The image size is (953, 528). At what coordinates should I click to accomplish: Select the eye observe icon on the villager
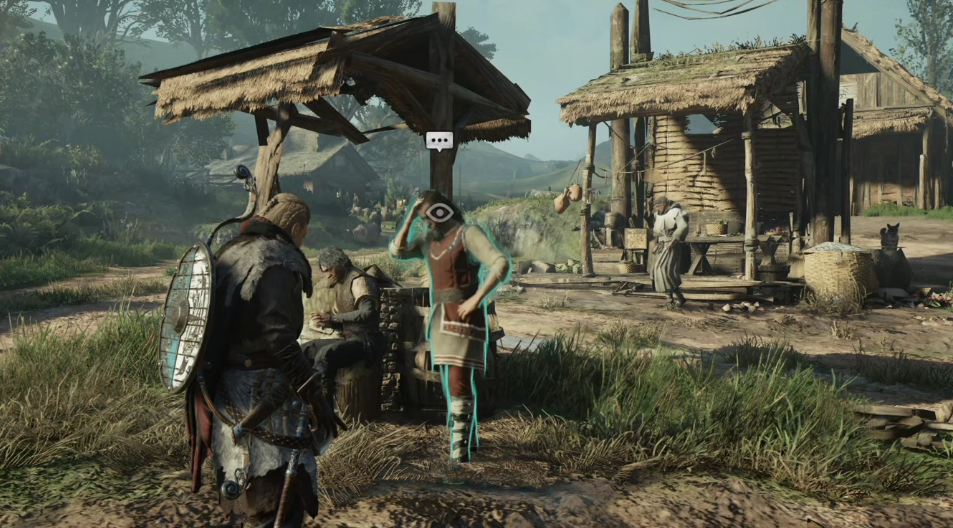(439, 211)
